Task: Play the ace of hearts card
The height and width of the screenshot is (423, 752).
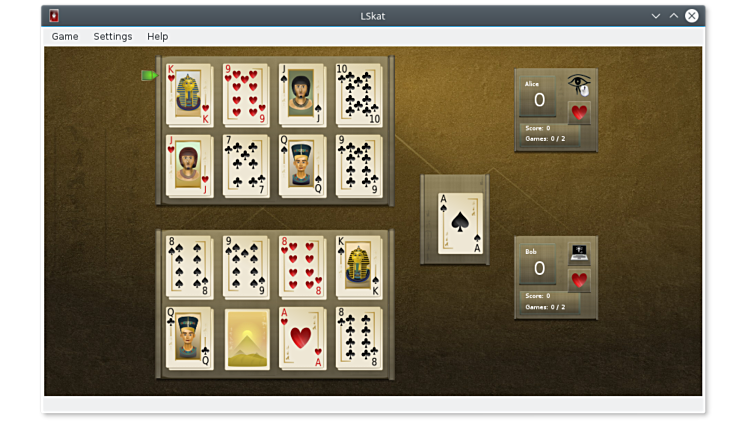Action: pyautogui.click(x=302, y=338)
